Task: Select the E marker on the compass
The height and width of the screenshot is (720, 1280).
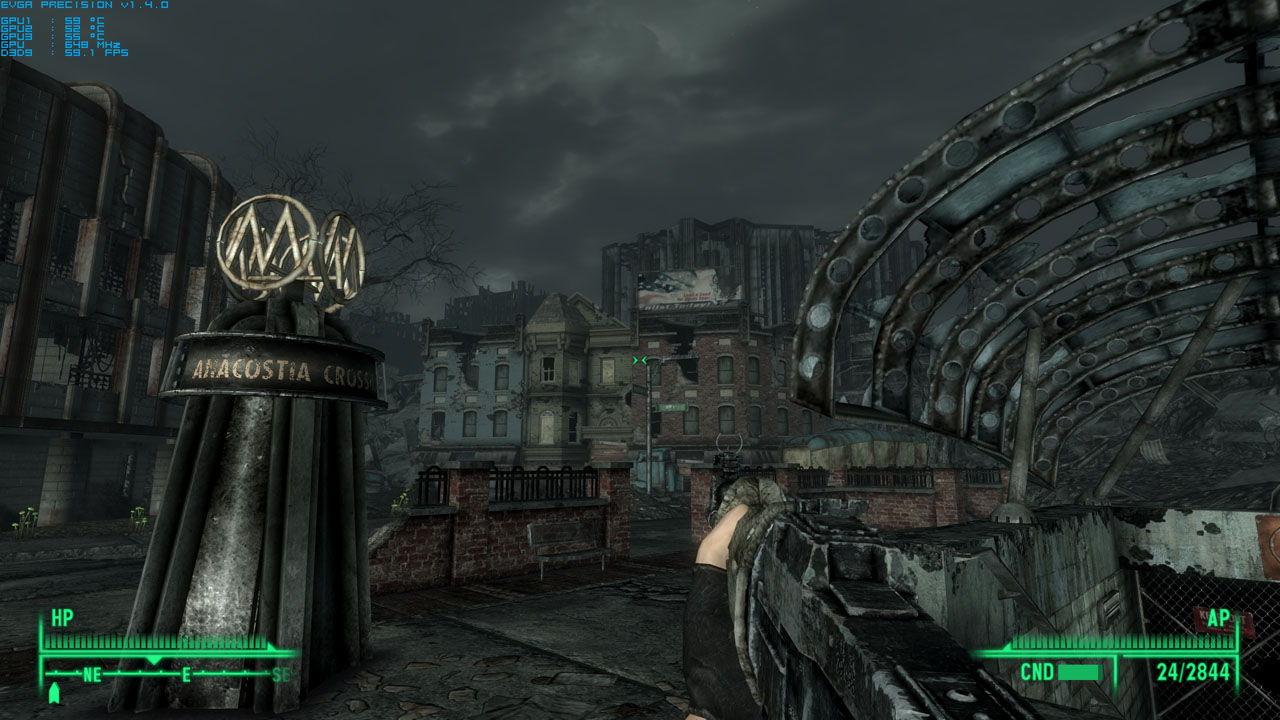Action: (185, 674)
